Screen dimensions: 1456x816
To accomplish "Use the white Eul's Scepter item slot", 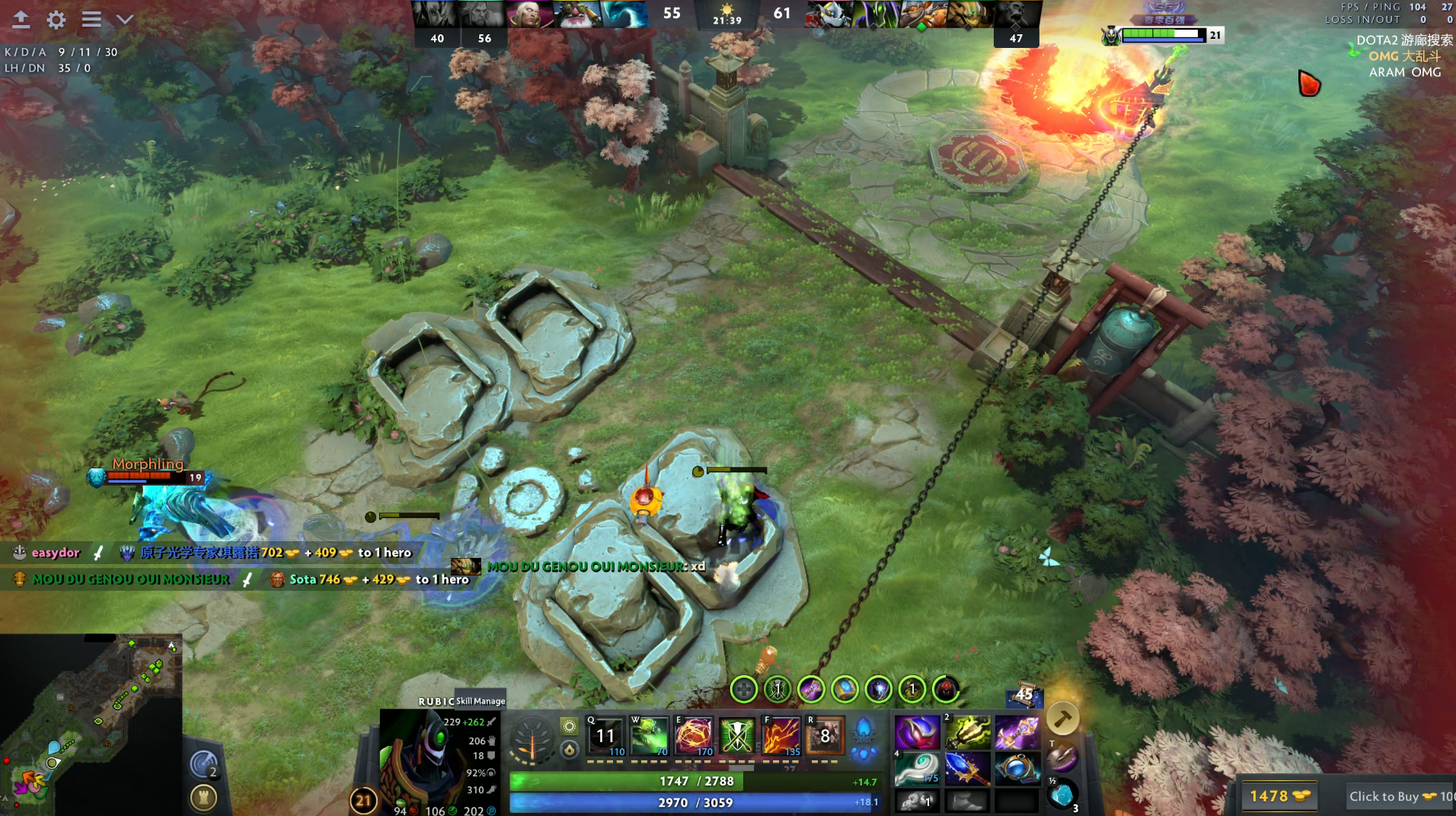I will 916,769.
